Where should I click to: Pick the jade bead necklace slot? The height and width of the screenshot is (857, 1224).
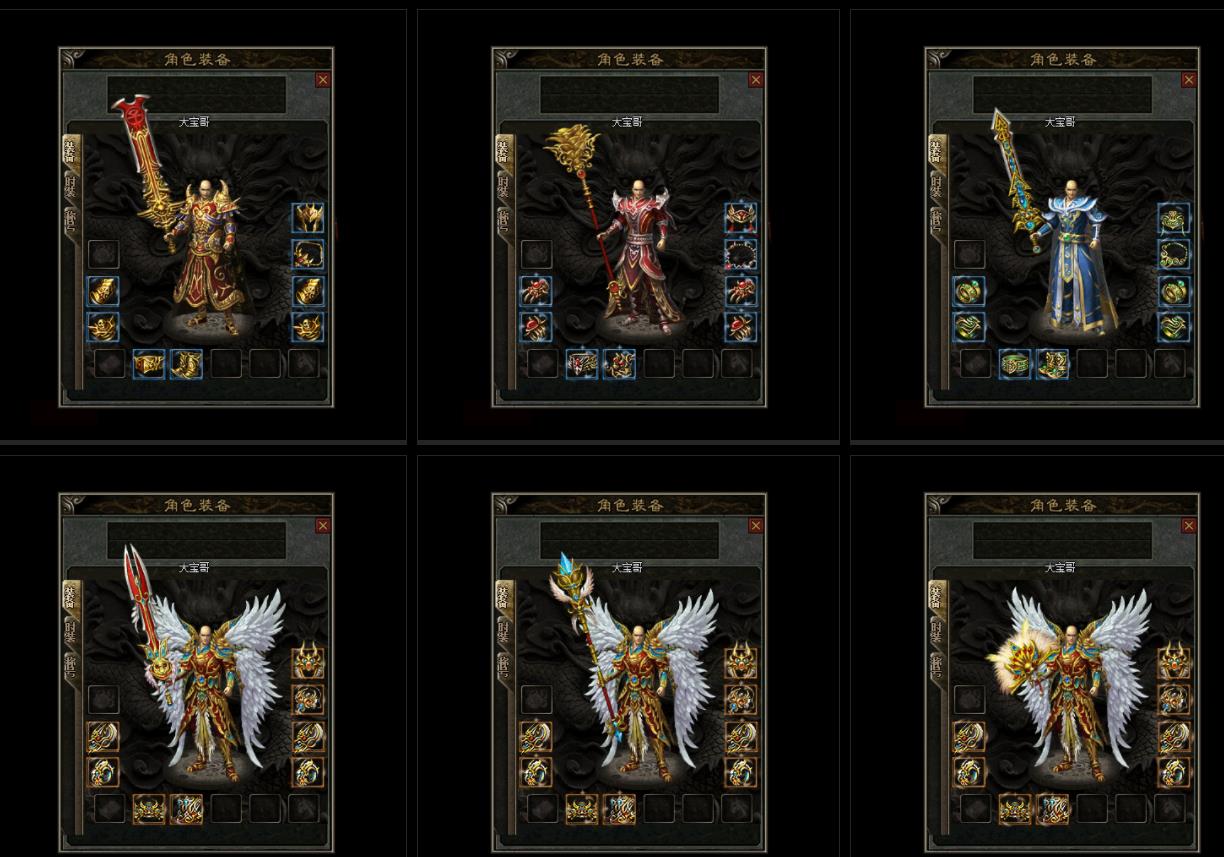coord(1173,254)
